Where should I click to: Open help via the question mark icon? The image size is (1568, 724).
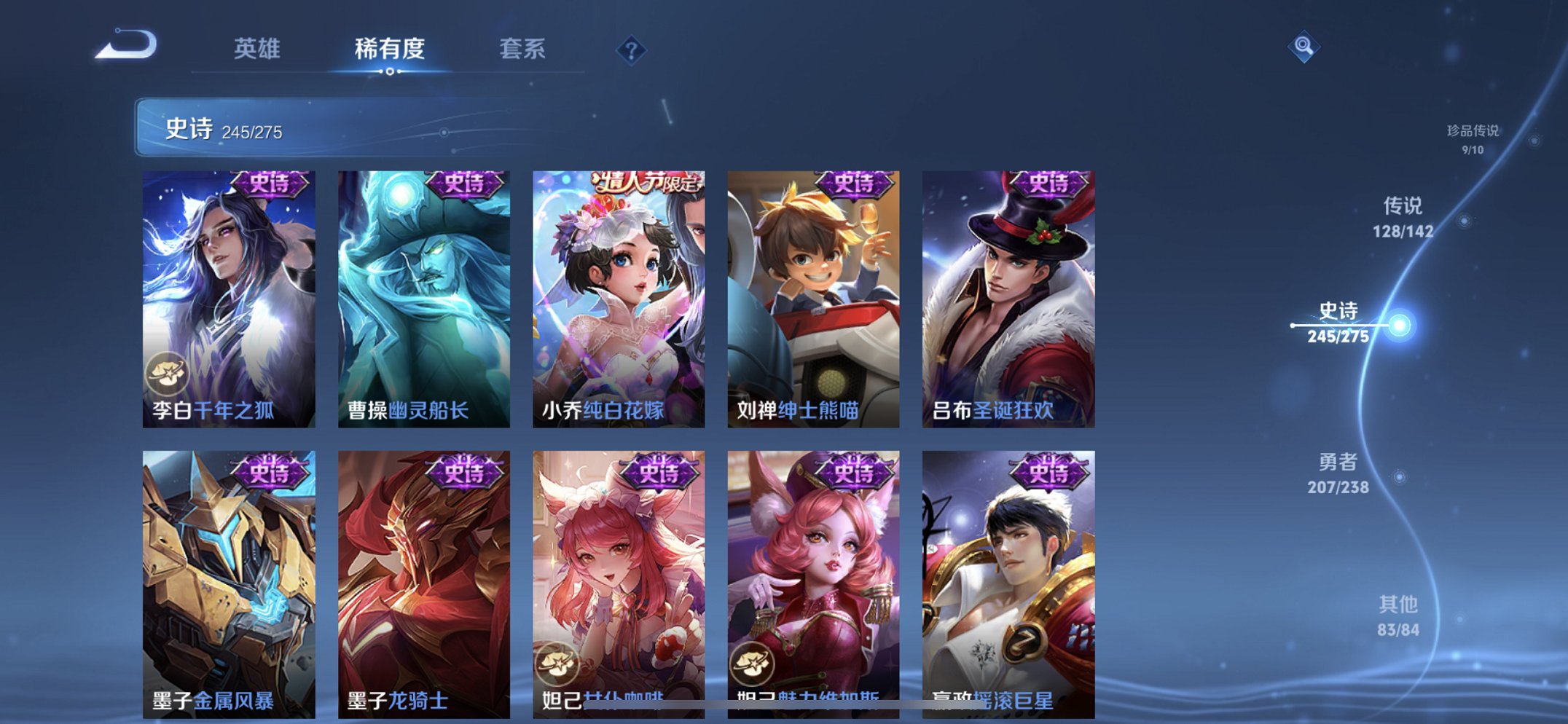631,50
